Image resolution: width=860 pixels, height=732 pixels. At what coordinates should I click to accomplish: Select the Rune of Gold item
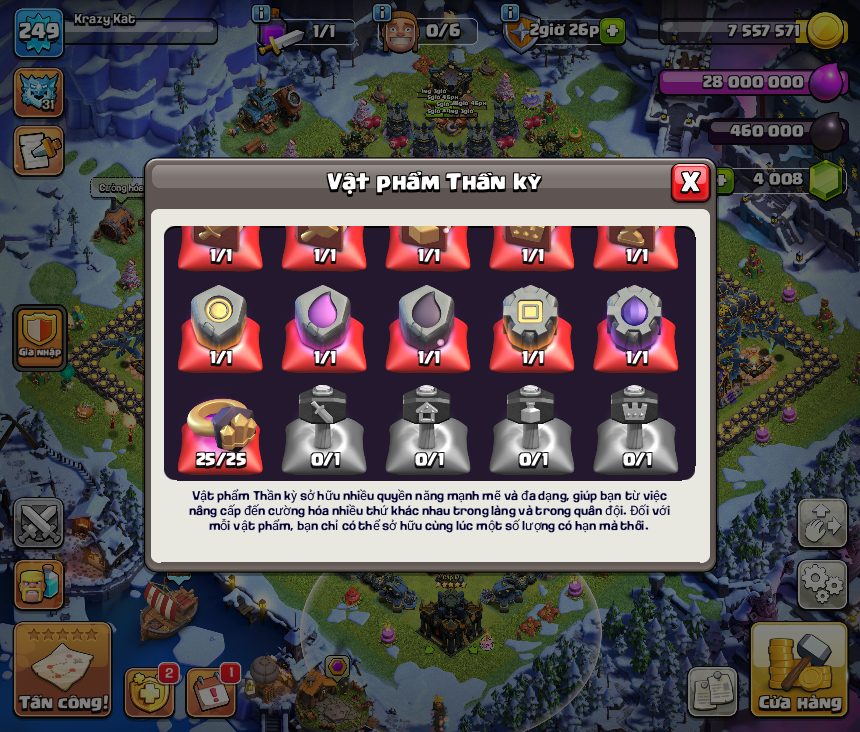pos(220,327)
